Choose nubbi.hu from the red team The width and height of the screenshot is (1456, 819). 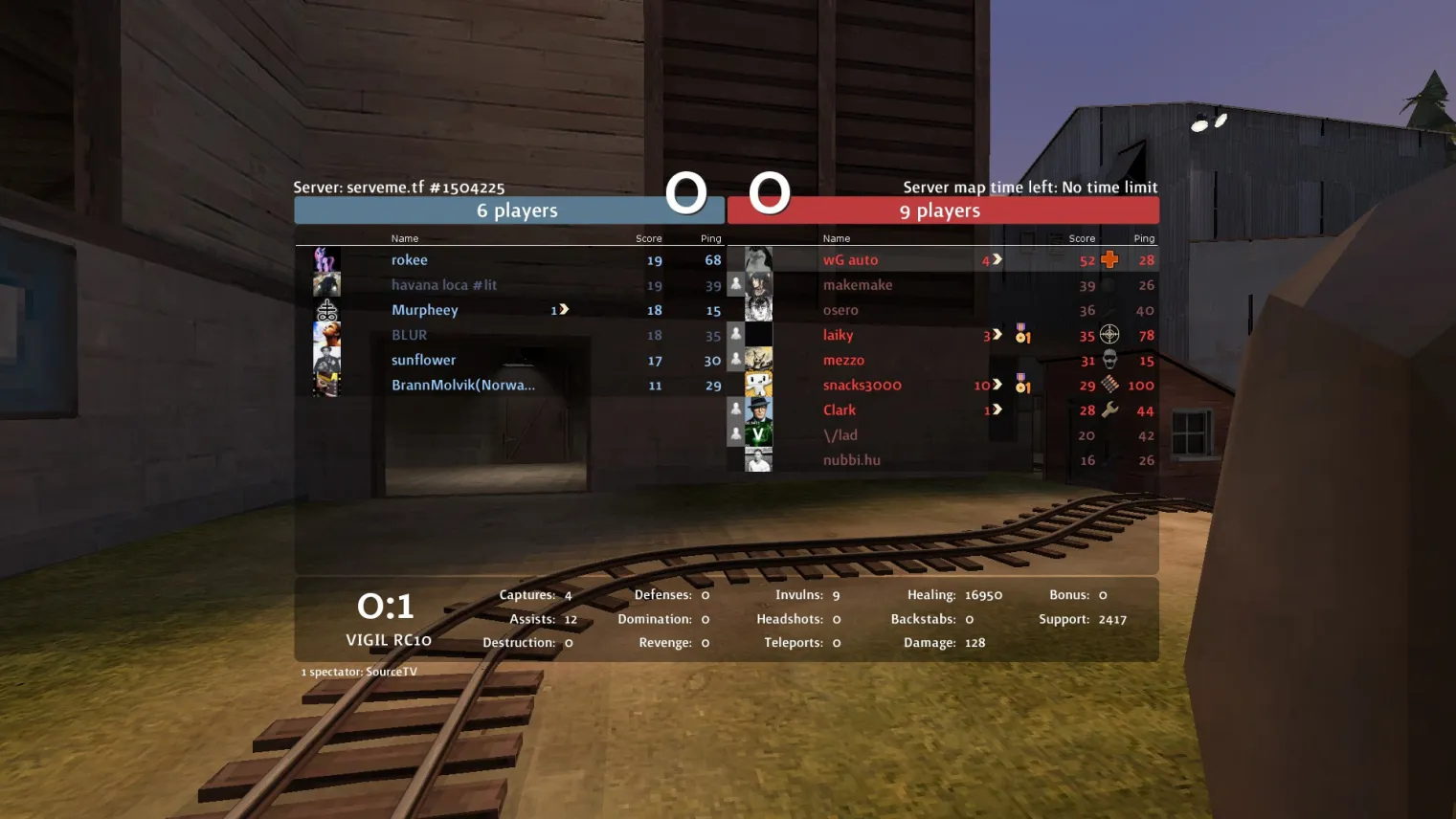click(851, 460)
